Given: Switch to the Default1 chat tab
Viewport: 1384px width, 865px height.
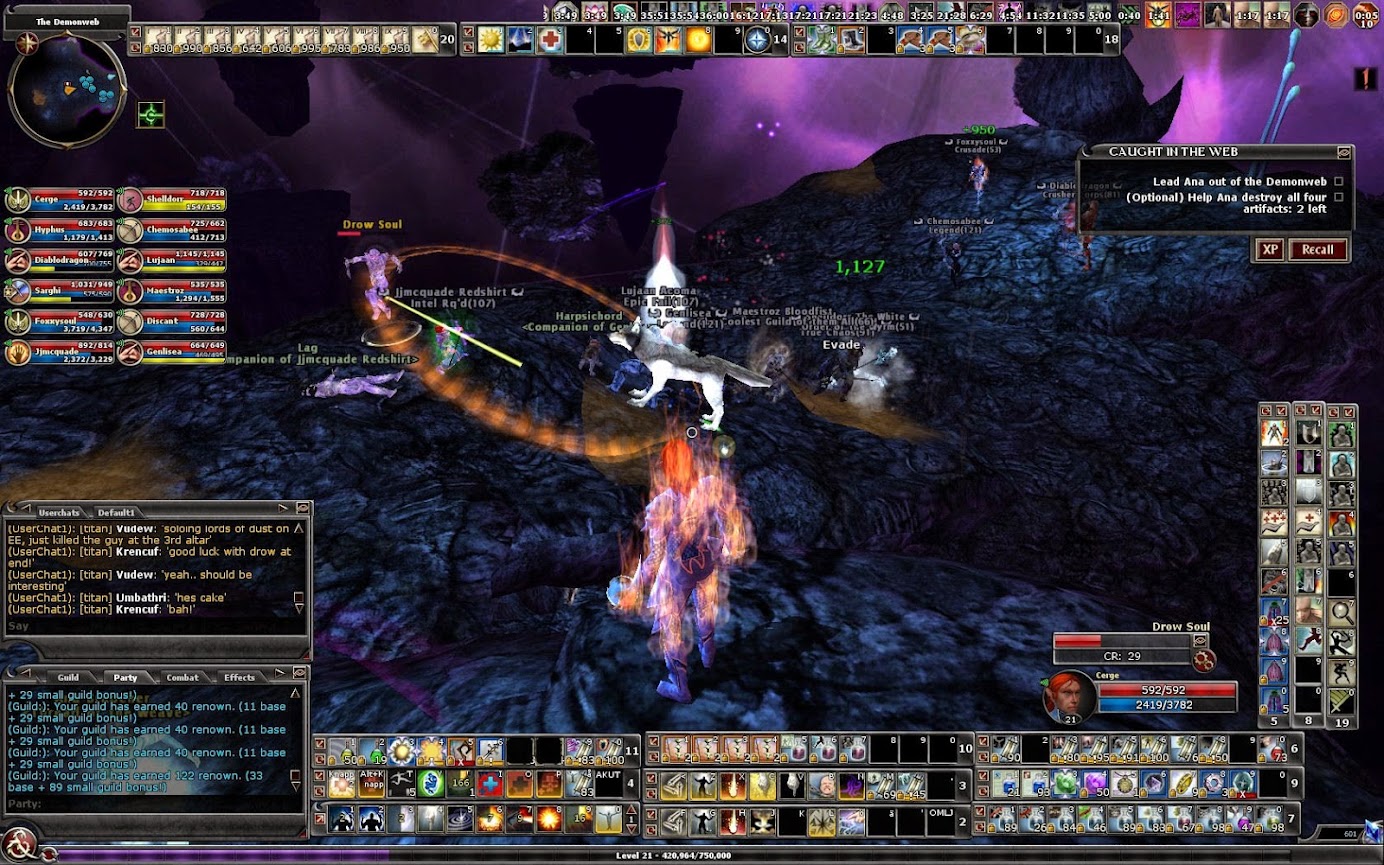Looking at the screenshot, I should click(115, 512).
